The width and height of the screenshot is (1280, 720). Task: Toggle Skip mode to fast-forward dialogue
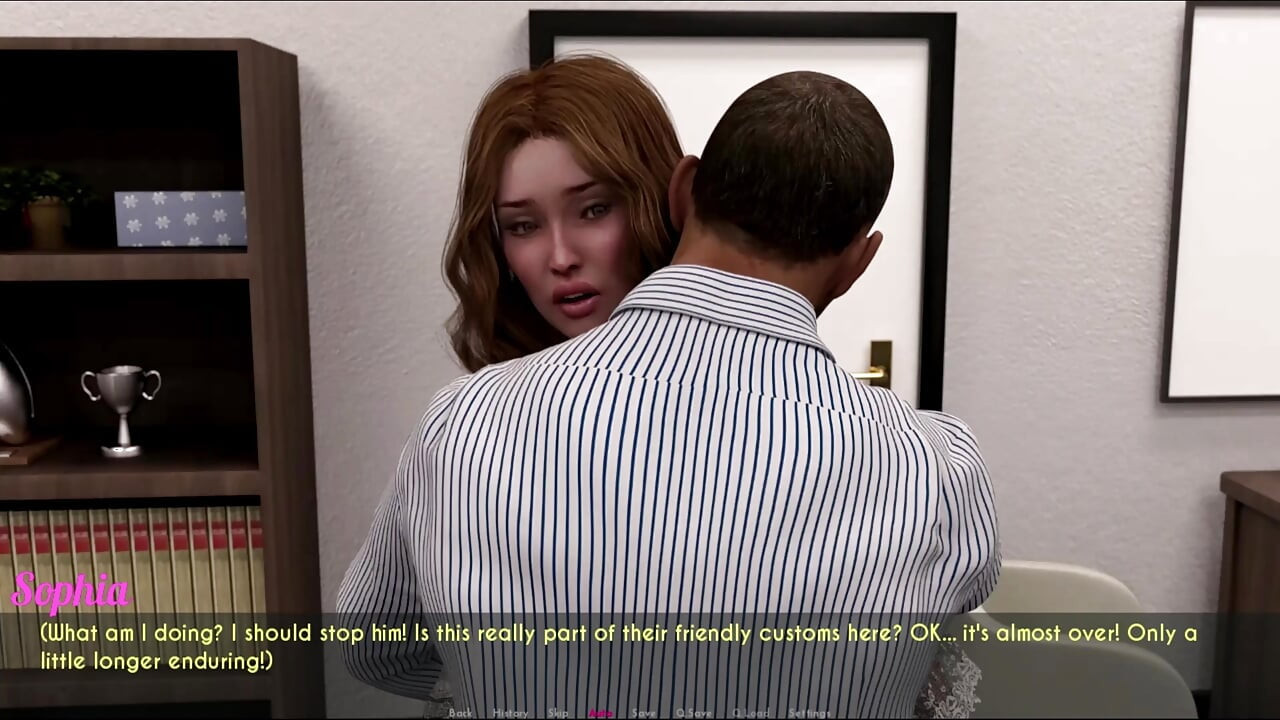coord(560,713)
